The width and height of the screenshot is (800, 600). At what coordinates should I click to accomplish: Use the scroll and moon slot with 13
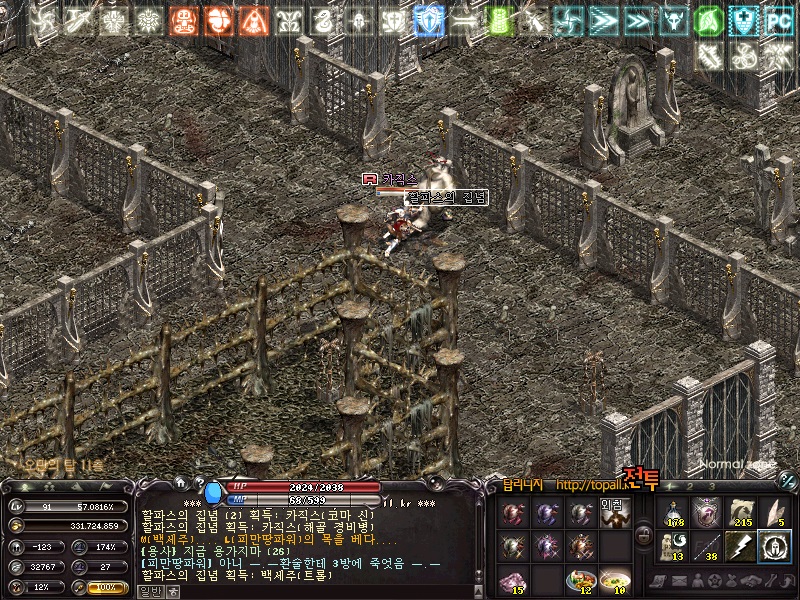click(x=674, y=547)
